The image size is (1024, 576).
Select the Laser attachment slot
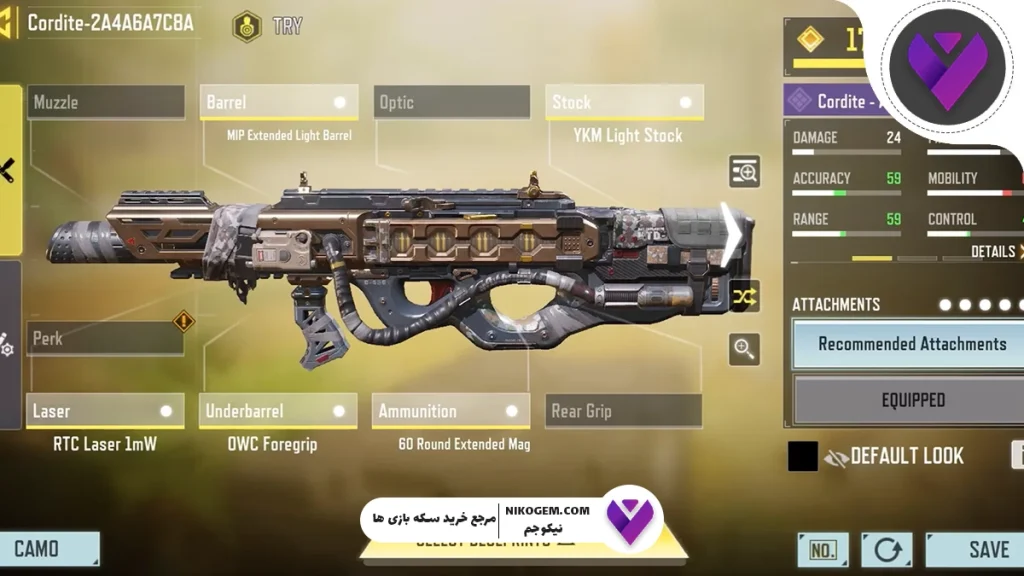[105, 411]
